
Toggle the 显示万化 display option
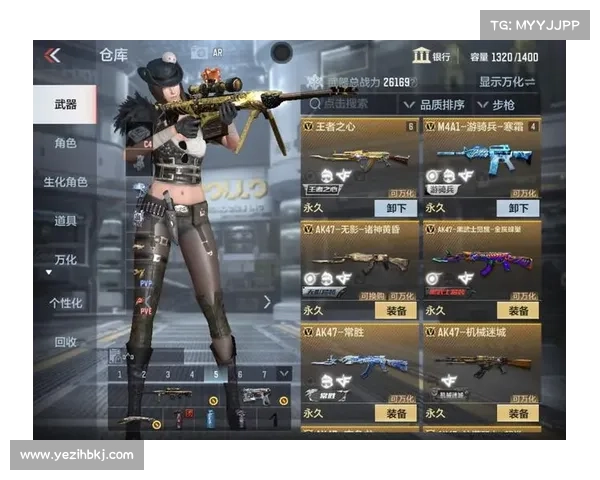(507, 81)
